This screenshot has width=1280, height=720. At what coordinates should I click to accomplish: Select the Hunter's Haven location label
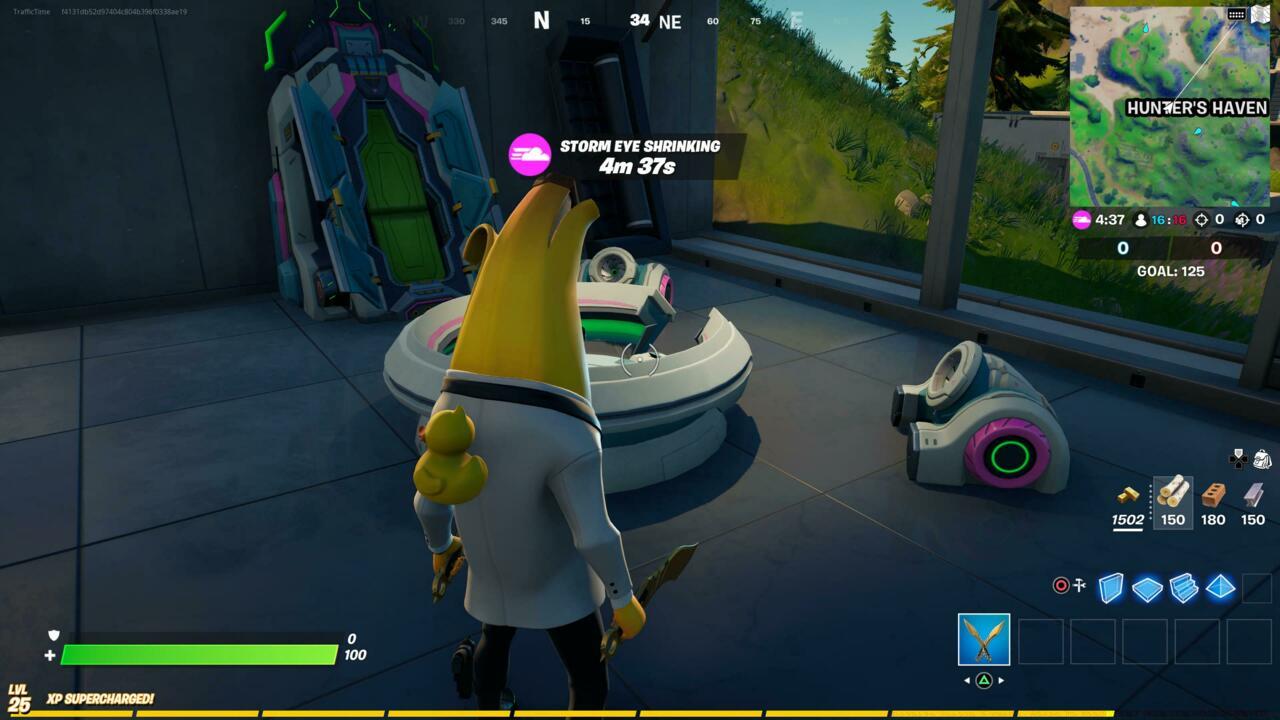(x=1196, y=106)
